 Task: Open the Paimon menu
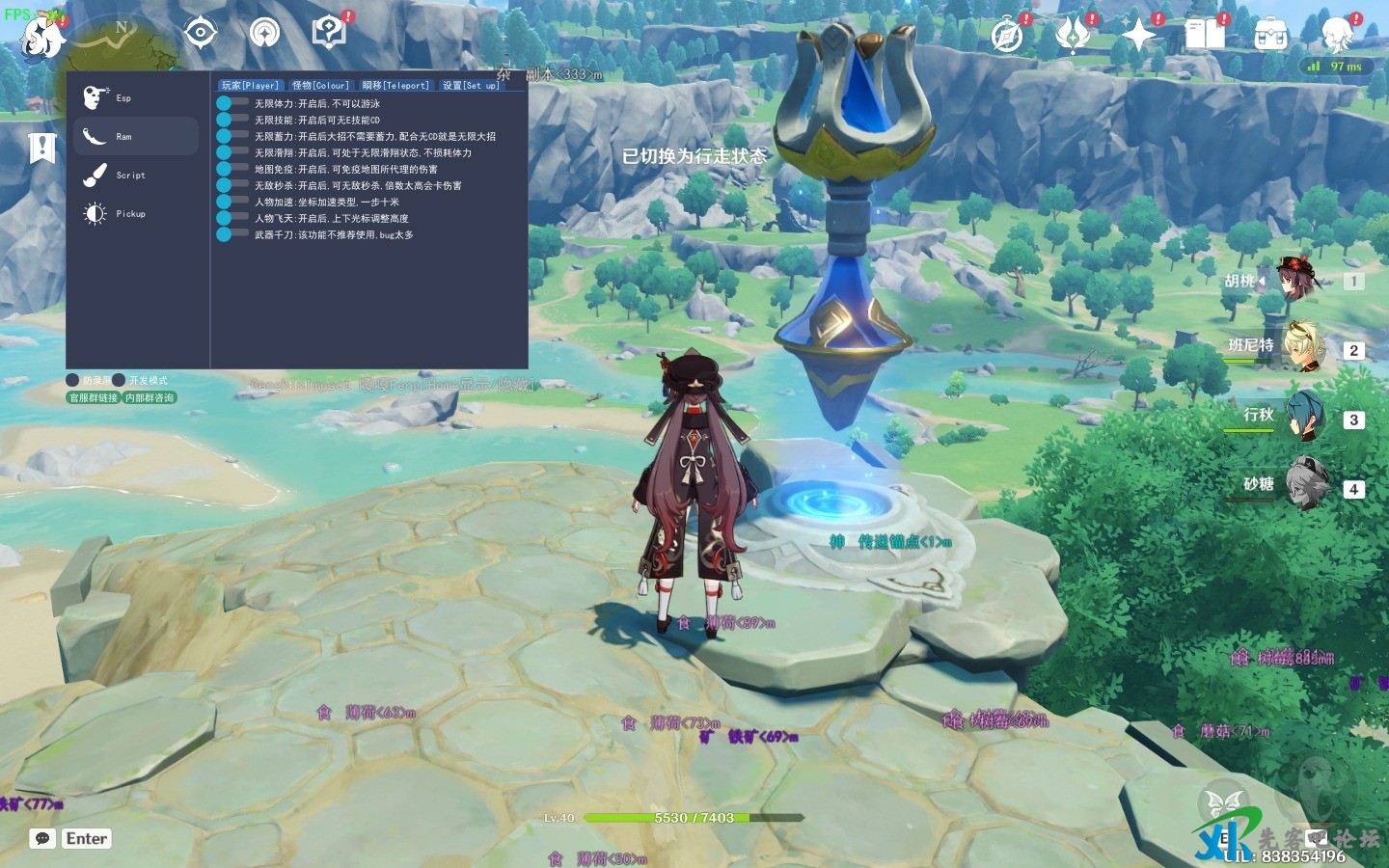click(42, 37)
